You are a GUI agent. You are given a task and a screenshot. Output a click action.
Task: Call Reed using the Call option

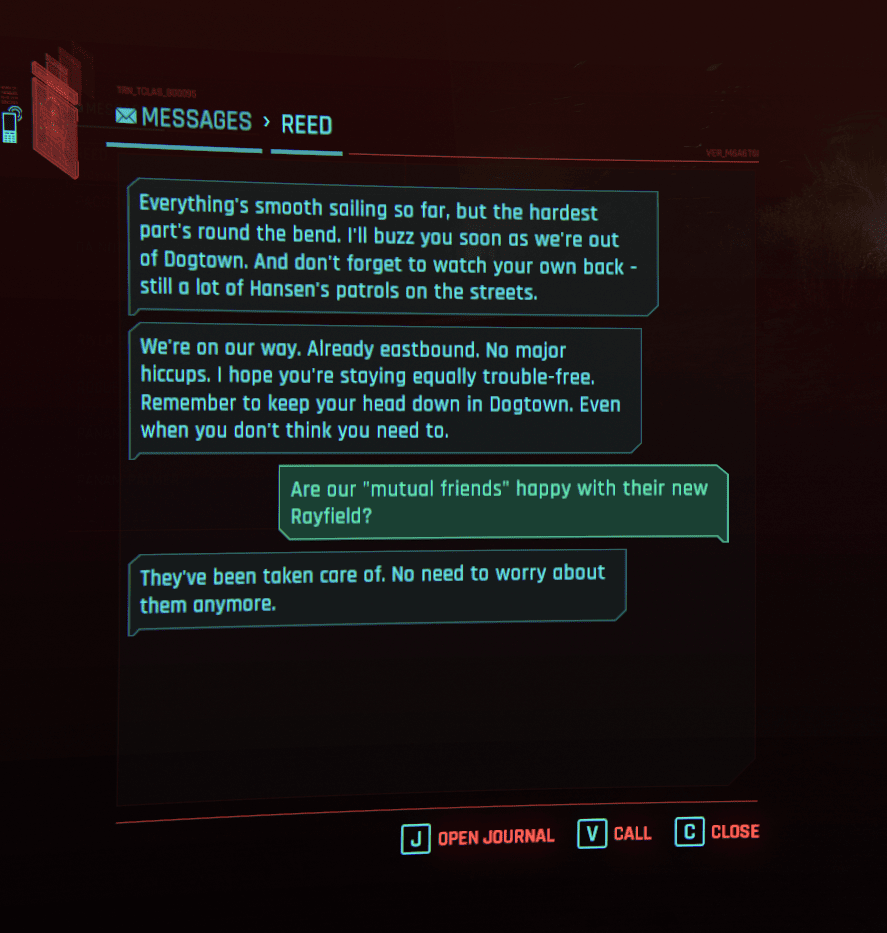614,834
